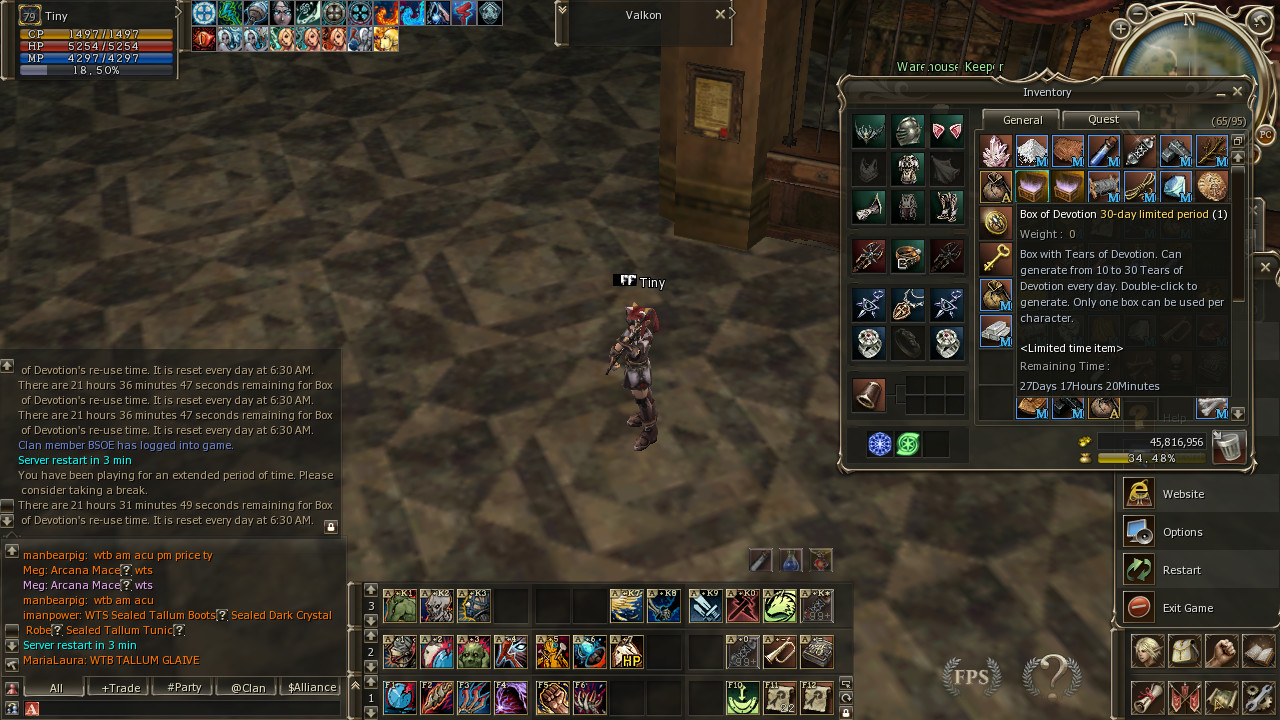This screenshot has width=1280, height=720.
Task: Select the golden key inventory item
Action: tap(995, 257)
